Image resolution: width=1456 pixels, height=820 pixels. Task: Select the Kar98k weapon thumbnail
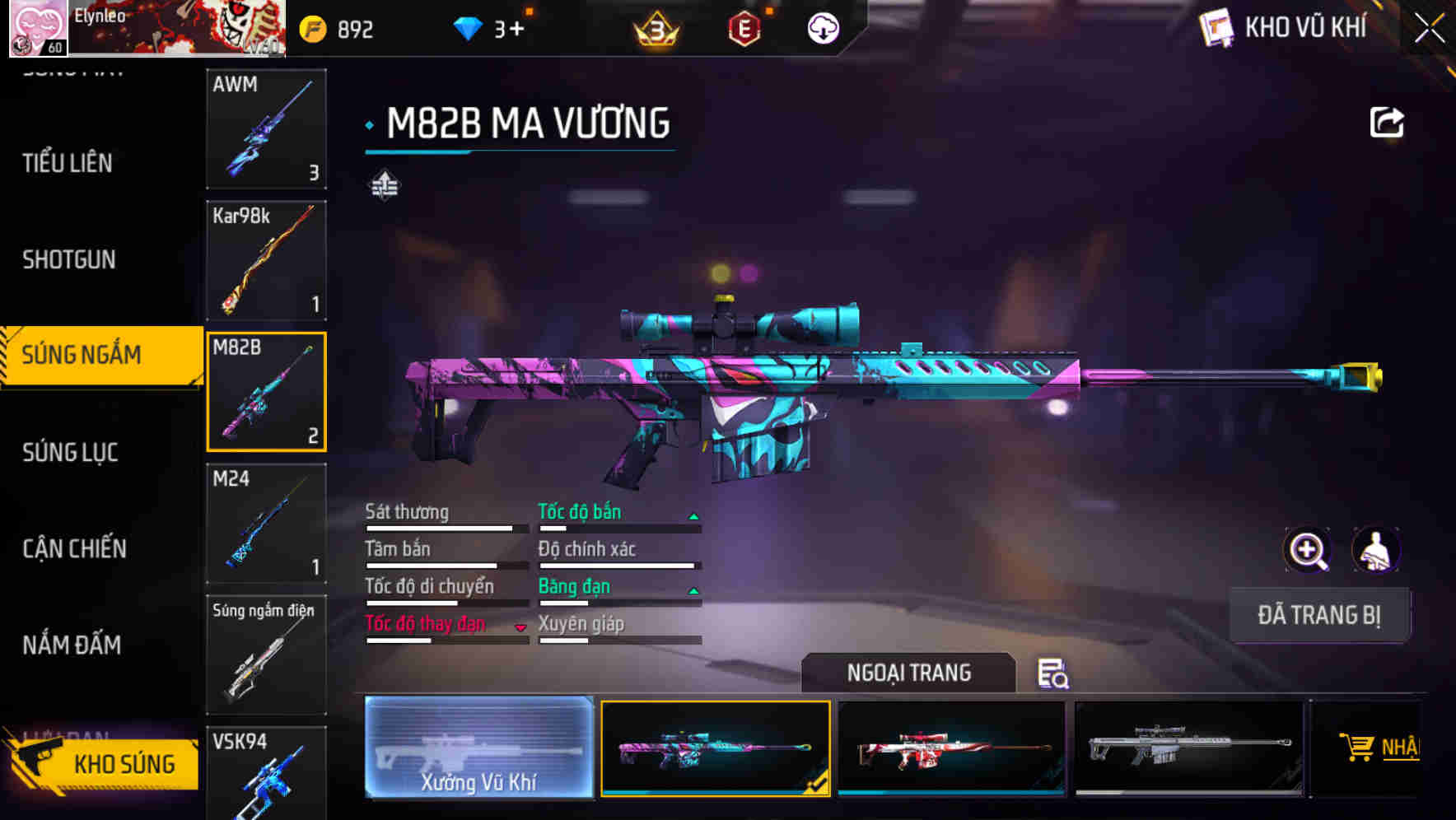pyautogui.click(x=265, y=259)
